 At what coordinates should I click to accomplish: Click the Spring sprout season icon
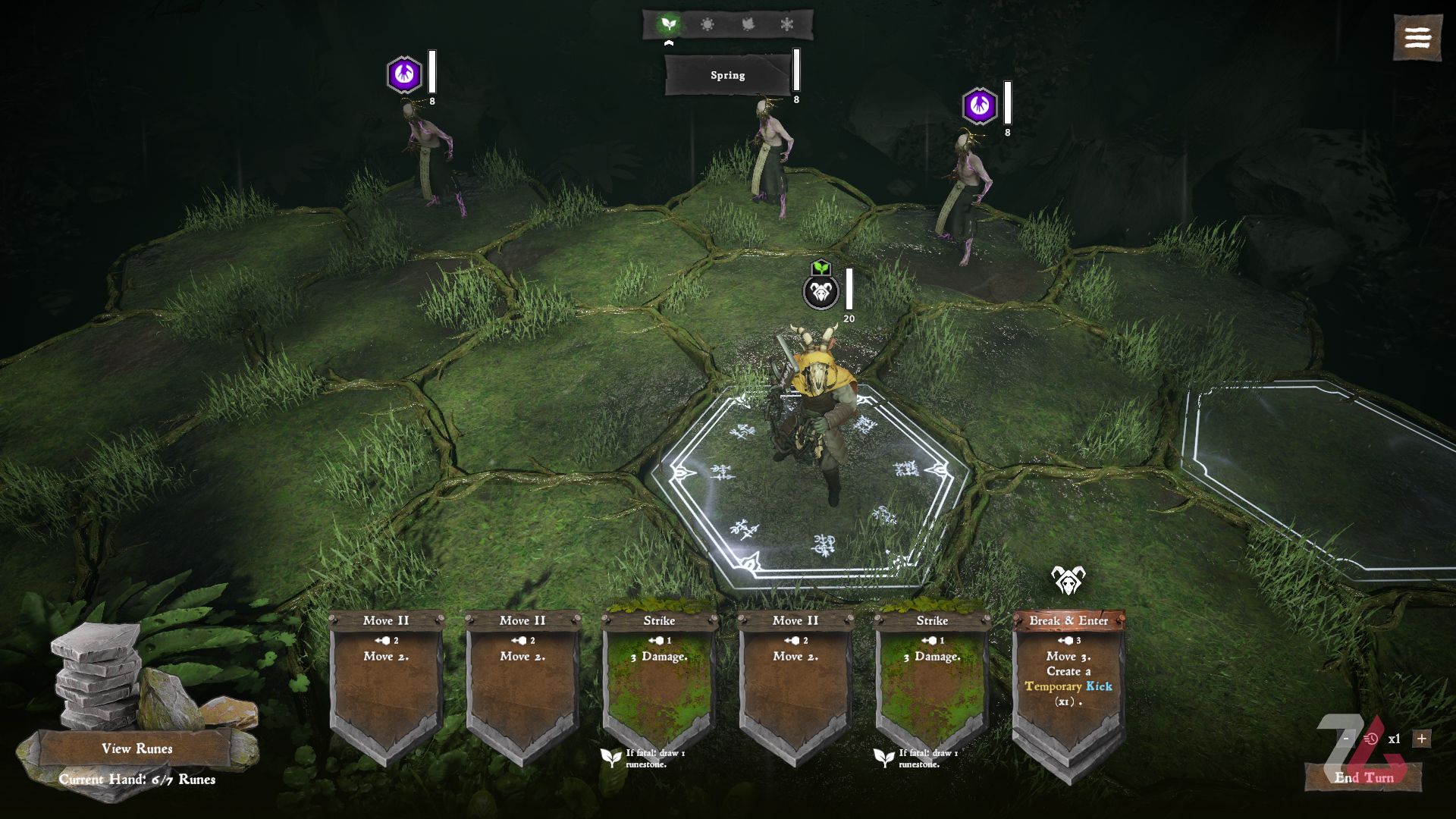coord(668,25)
